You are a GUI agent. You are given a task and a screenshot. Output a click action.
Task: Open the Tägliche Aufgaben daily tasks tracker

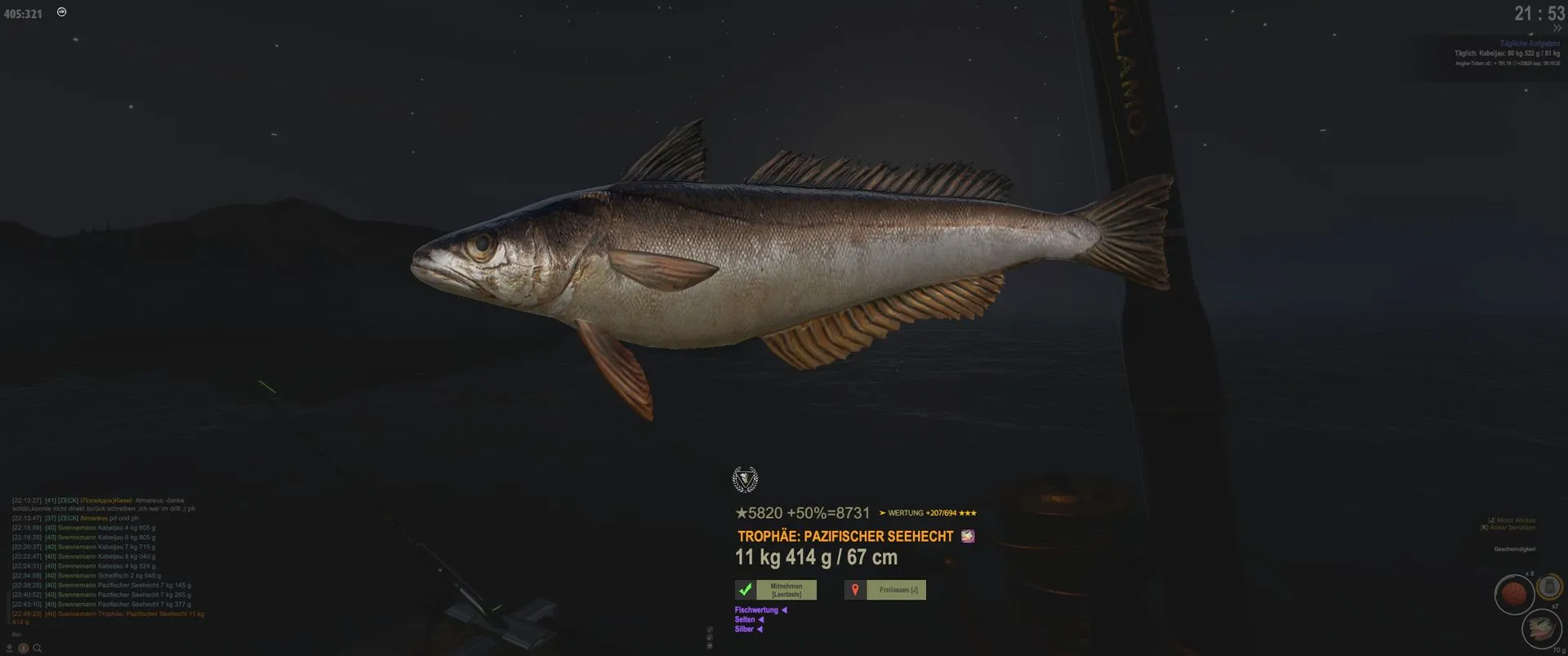[1529, 43]
